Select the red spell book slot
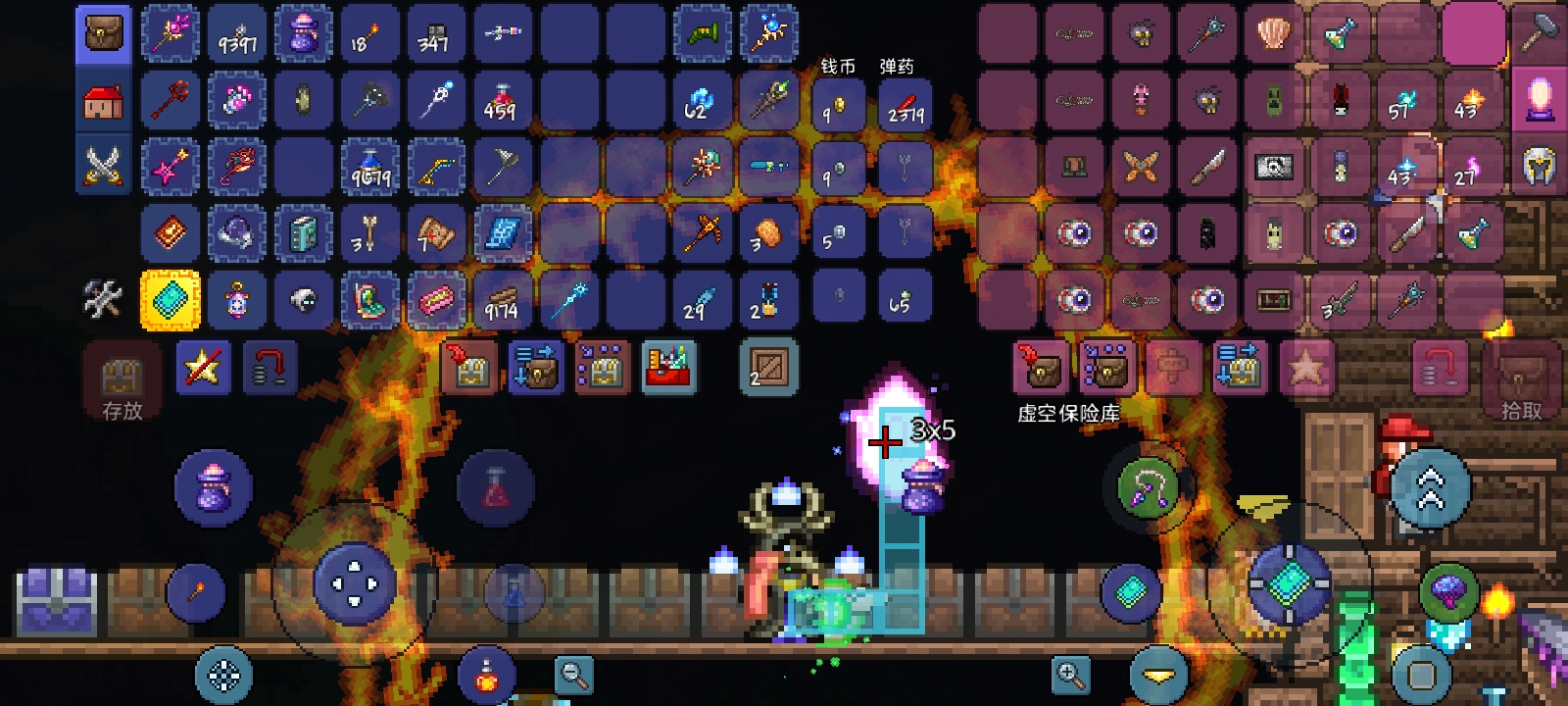1568x706 pixels. click(171, 233)
